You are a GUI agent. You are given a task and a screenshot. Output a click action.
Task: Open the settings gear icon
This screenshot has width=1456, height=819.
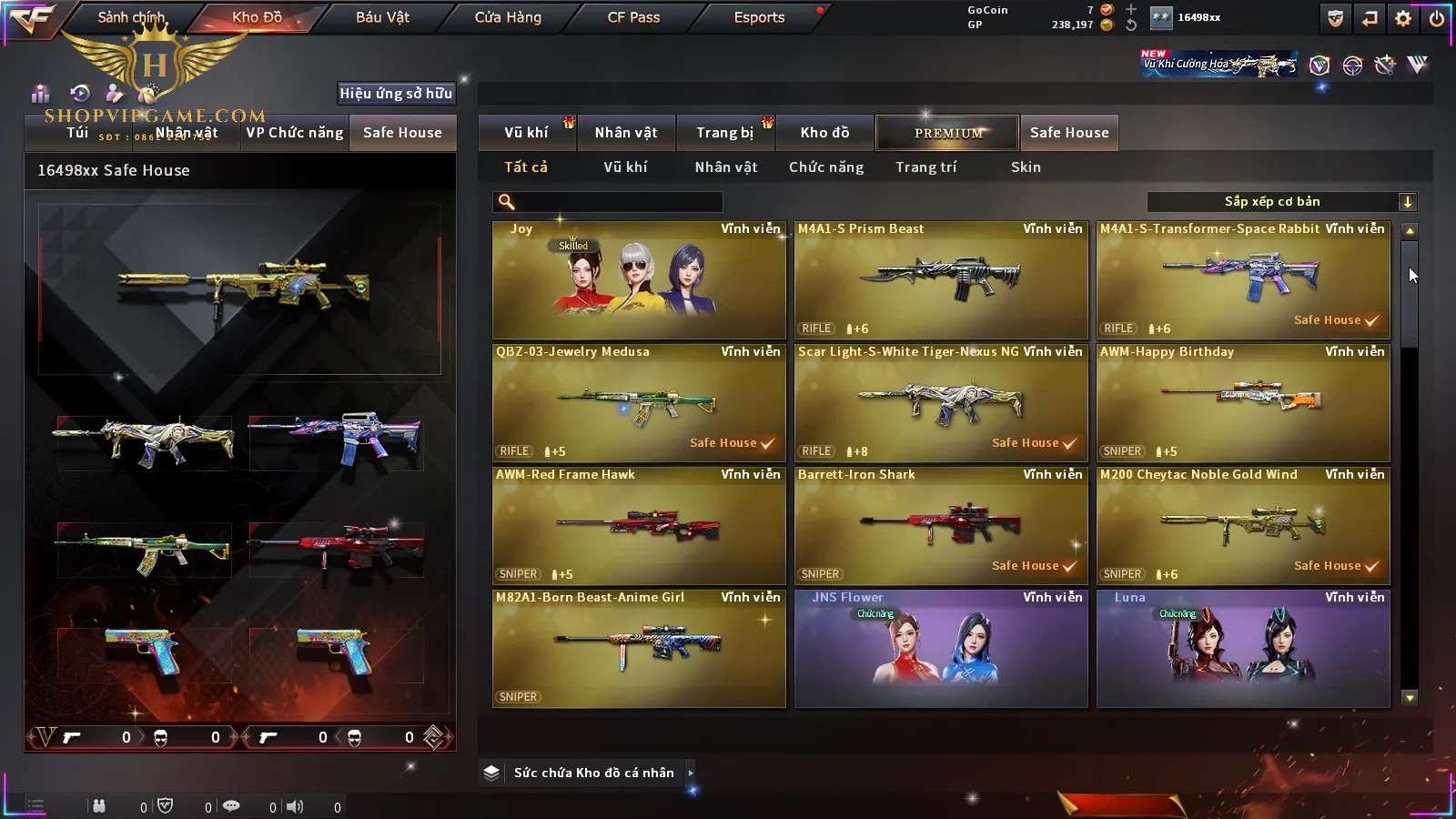point(1403,18)
